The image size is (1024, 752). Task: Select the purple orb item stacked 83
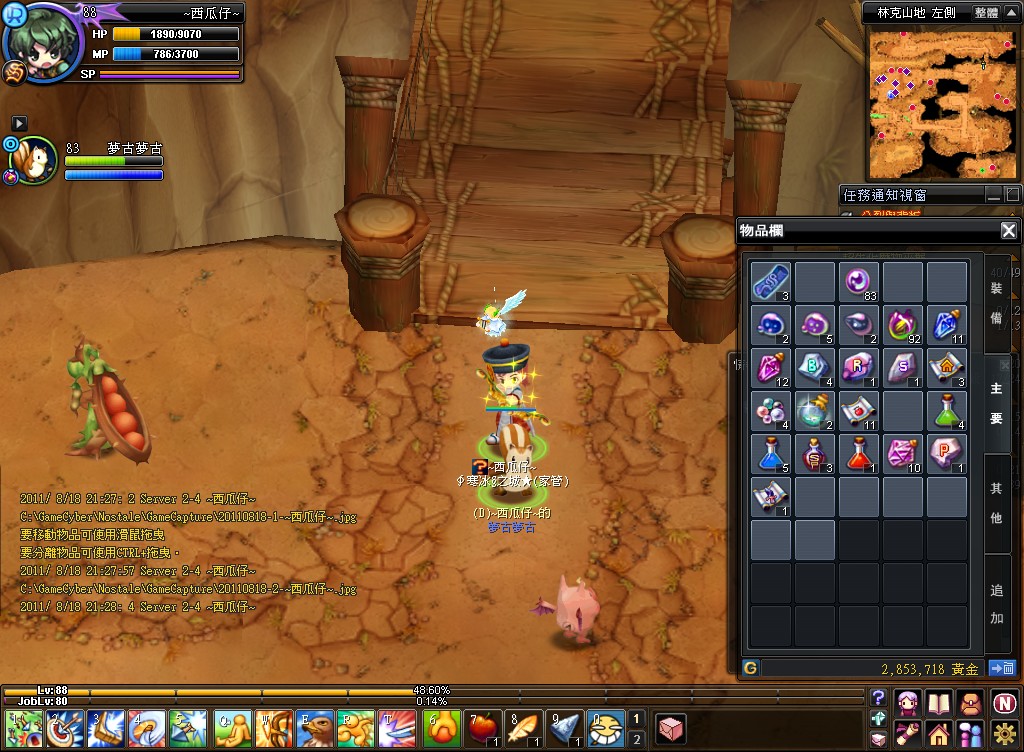tap(858, 282)
